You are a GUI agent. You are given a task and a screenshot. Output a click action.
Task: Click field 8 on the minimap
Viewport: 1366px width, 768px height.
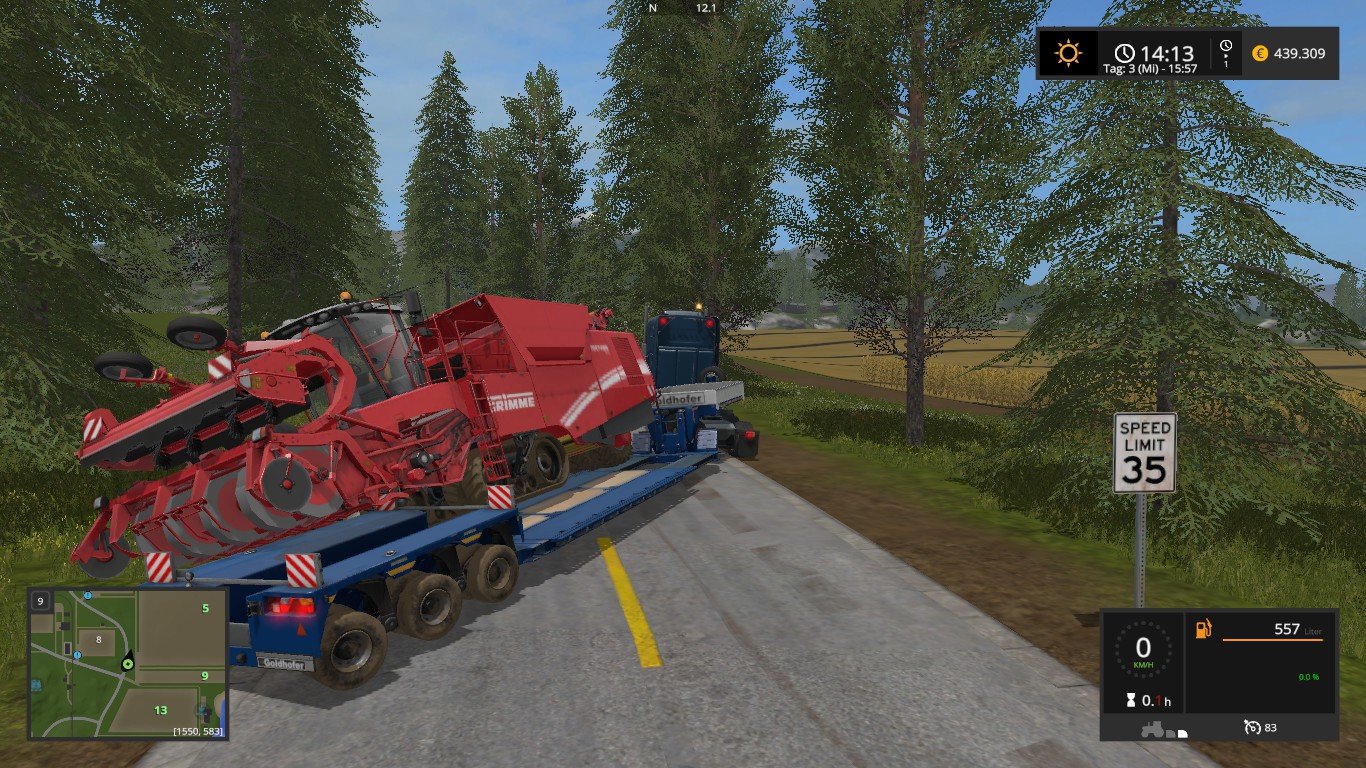[x=98, y=639]
